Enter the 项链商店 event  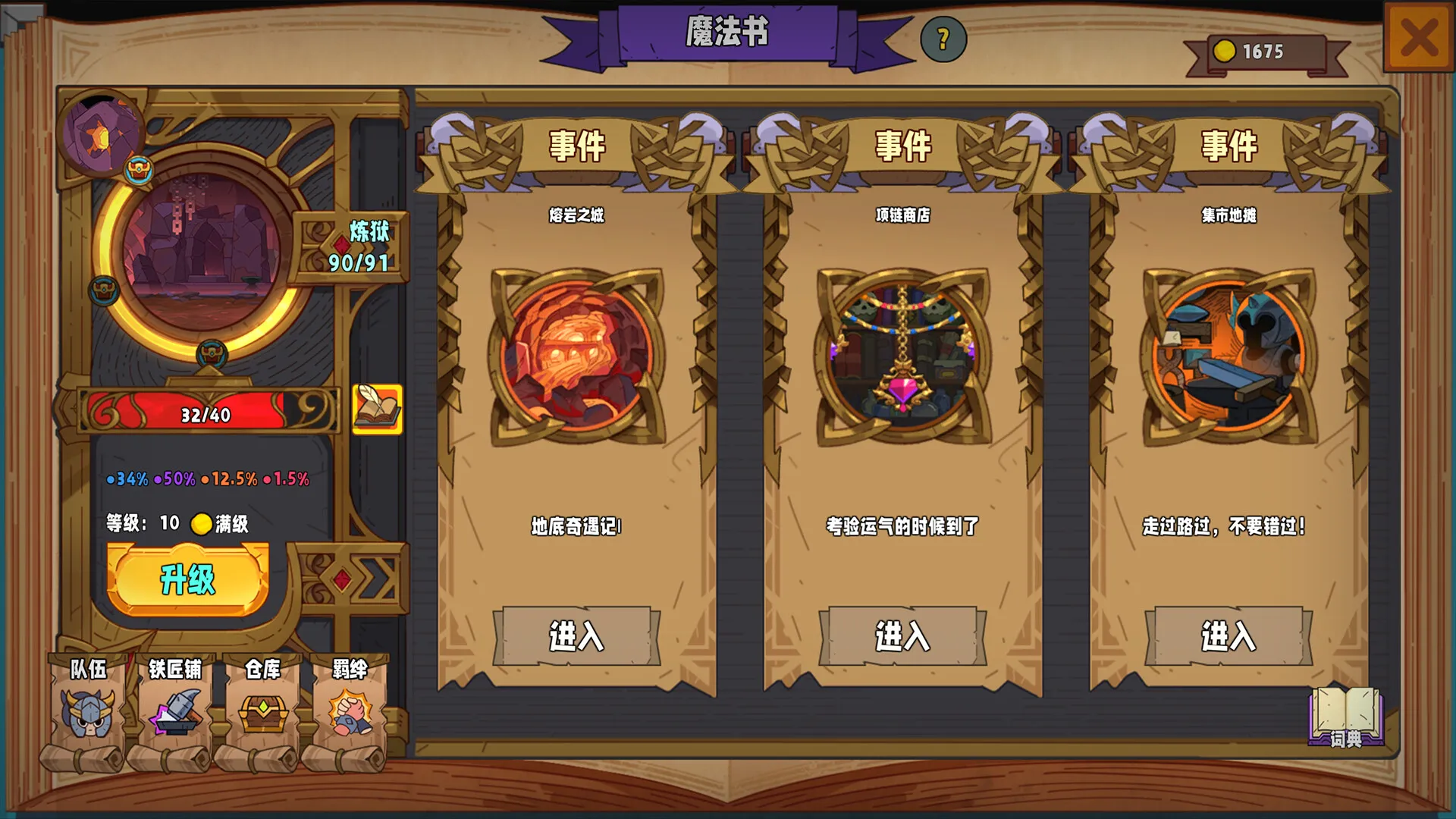(x=901, y=638)
